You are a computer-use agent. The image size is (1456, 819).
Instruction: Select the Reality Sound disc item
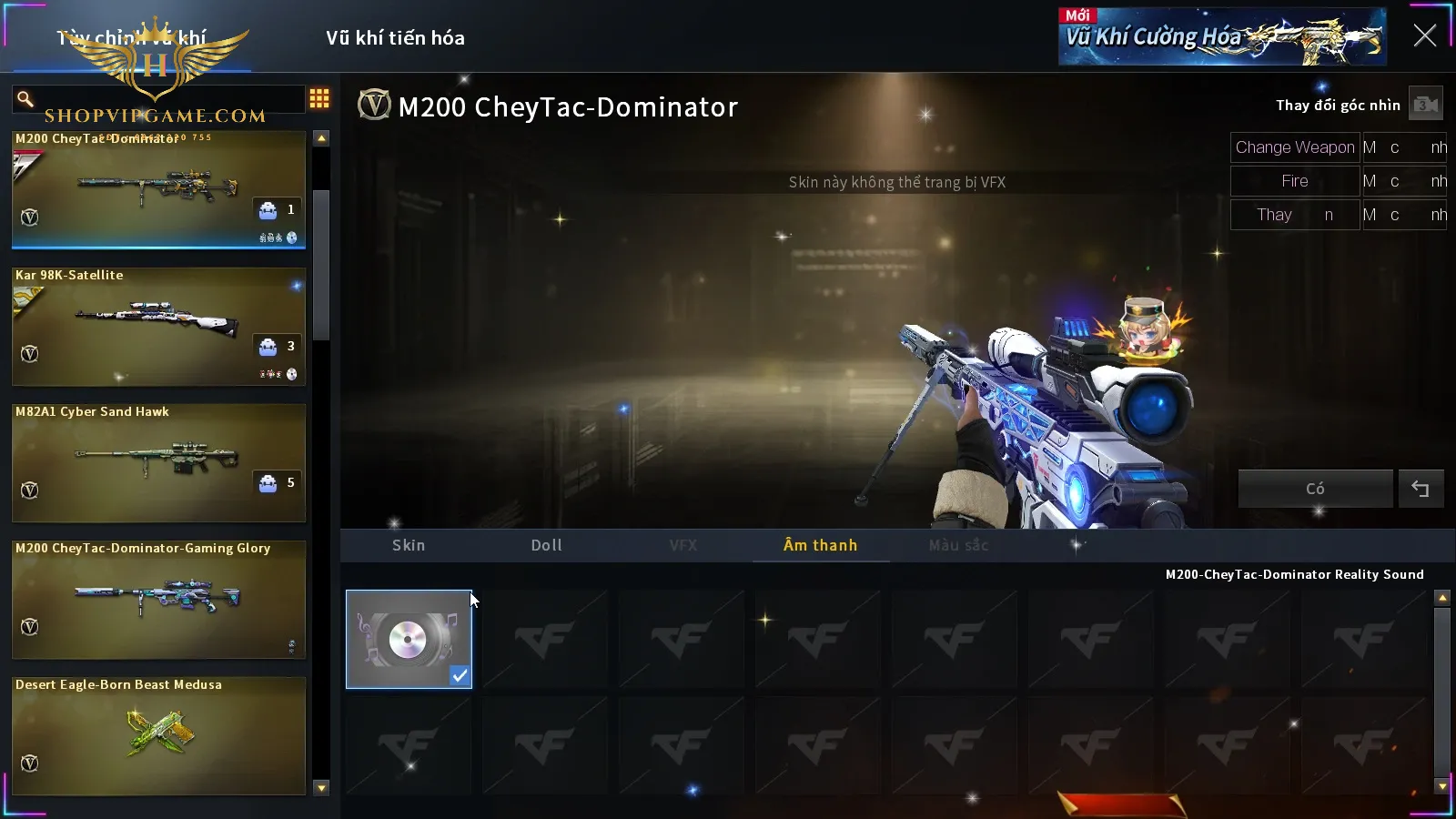(x=409, y=639)
